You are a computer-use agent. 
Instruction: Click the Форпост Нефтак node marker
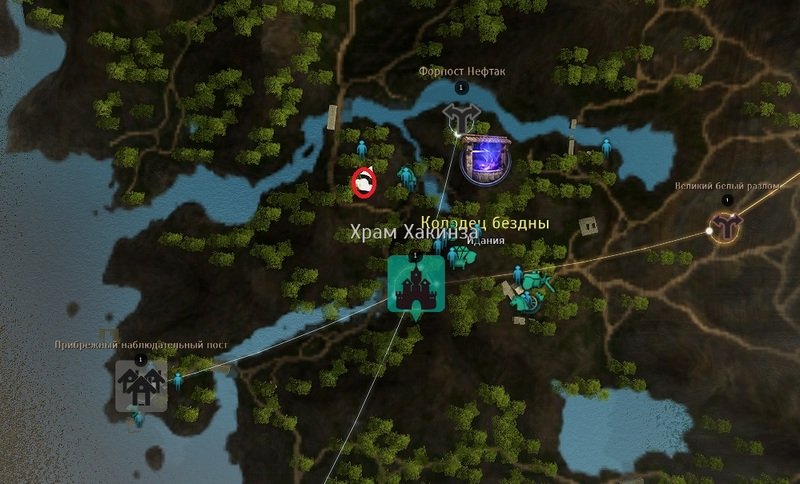tap(460, 119)
